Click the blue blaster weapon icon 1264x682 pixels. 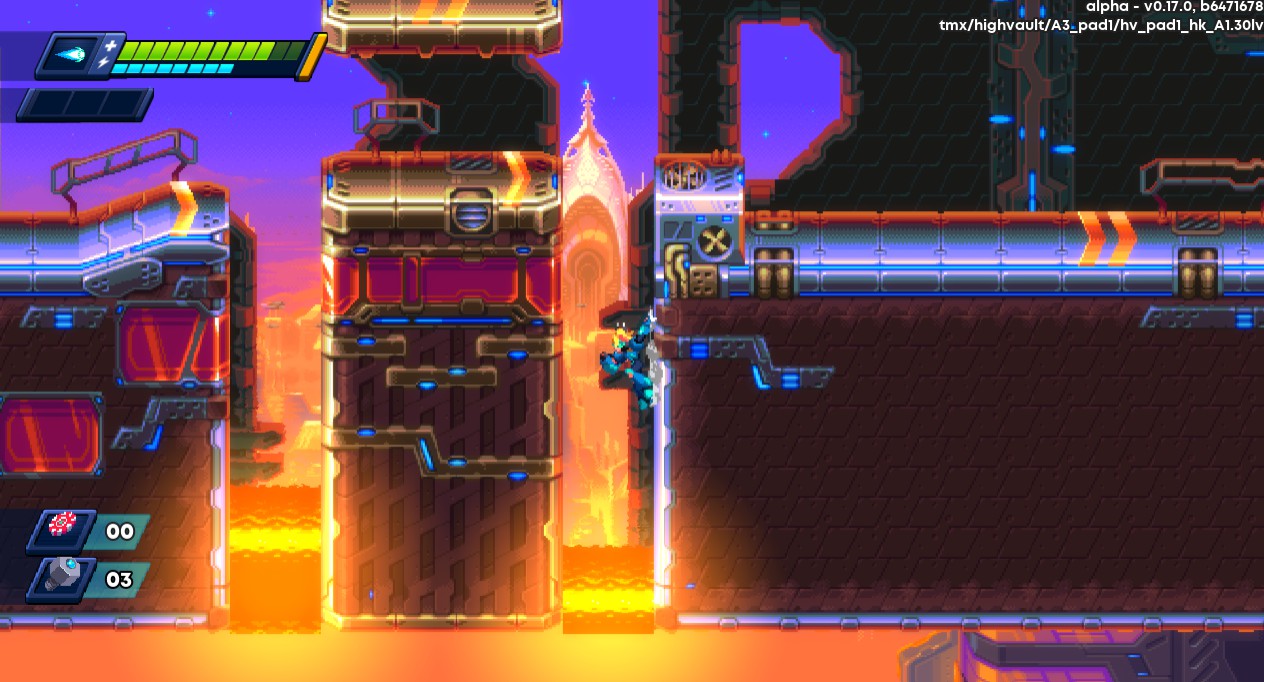pos(70,56)
